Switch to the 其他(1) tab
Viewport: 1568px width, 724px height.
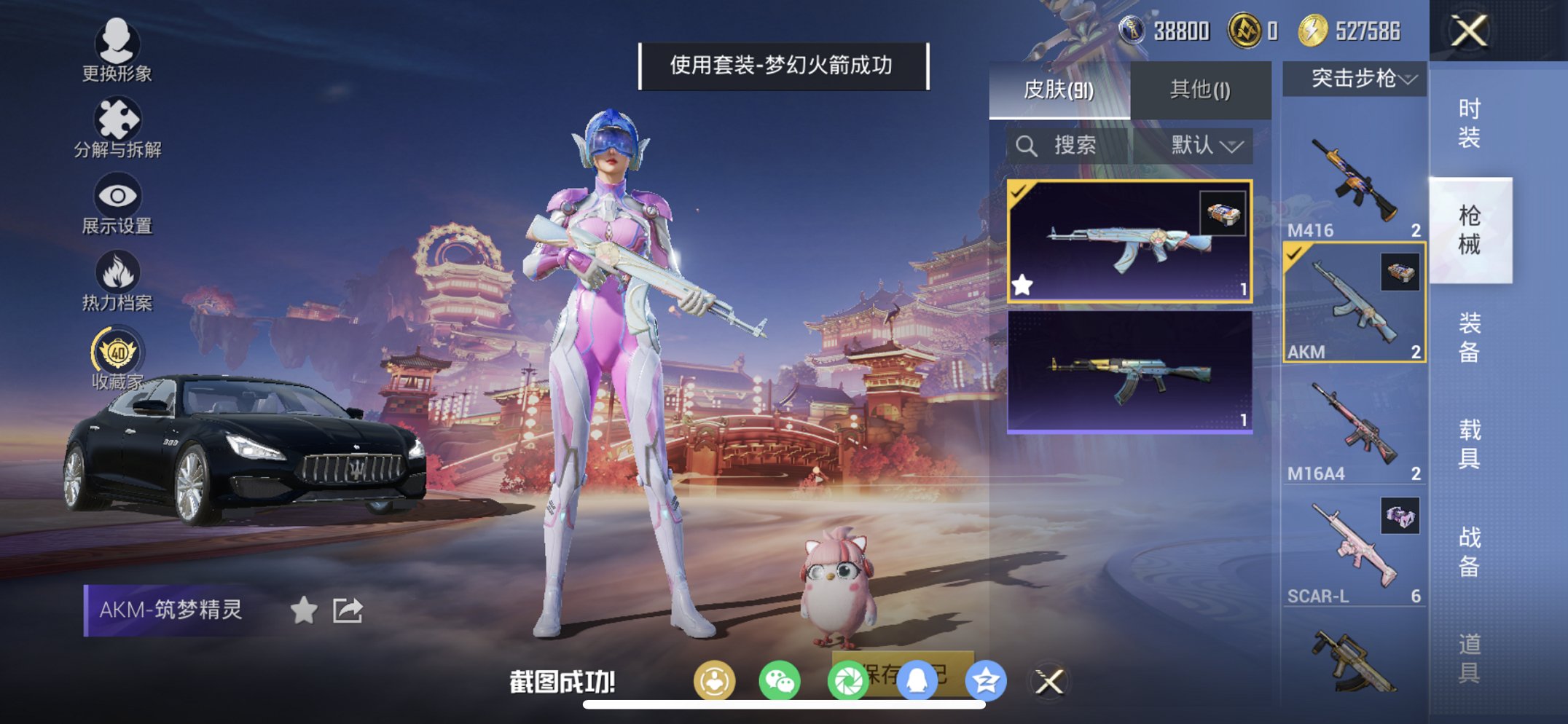point(1199,87)
